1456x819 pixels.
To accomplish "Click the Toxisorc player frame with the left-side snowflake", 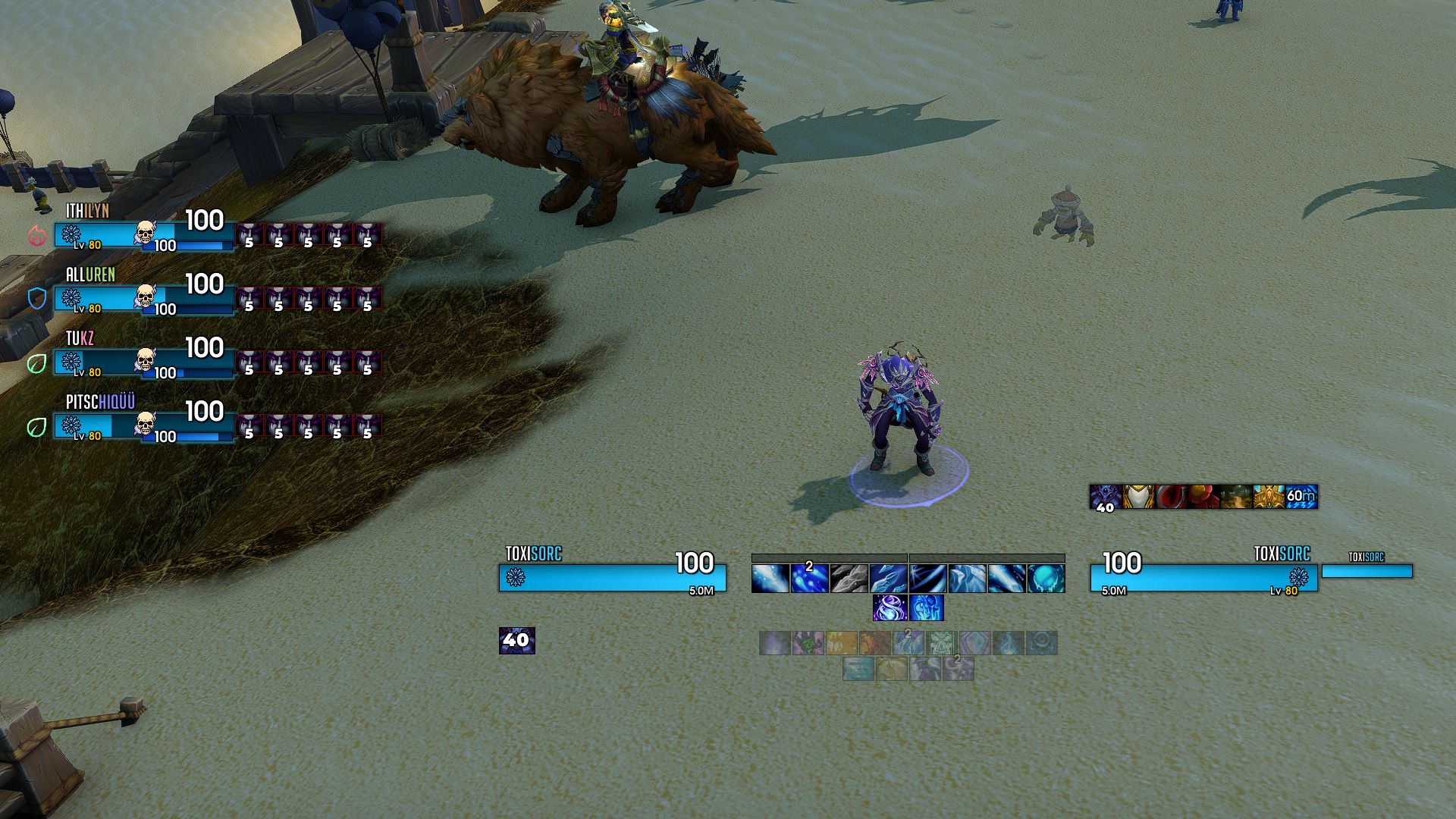I will (612, 578).
